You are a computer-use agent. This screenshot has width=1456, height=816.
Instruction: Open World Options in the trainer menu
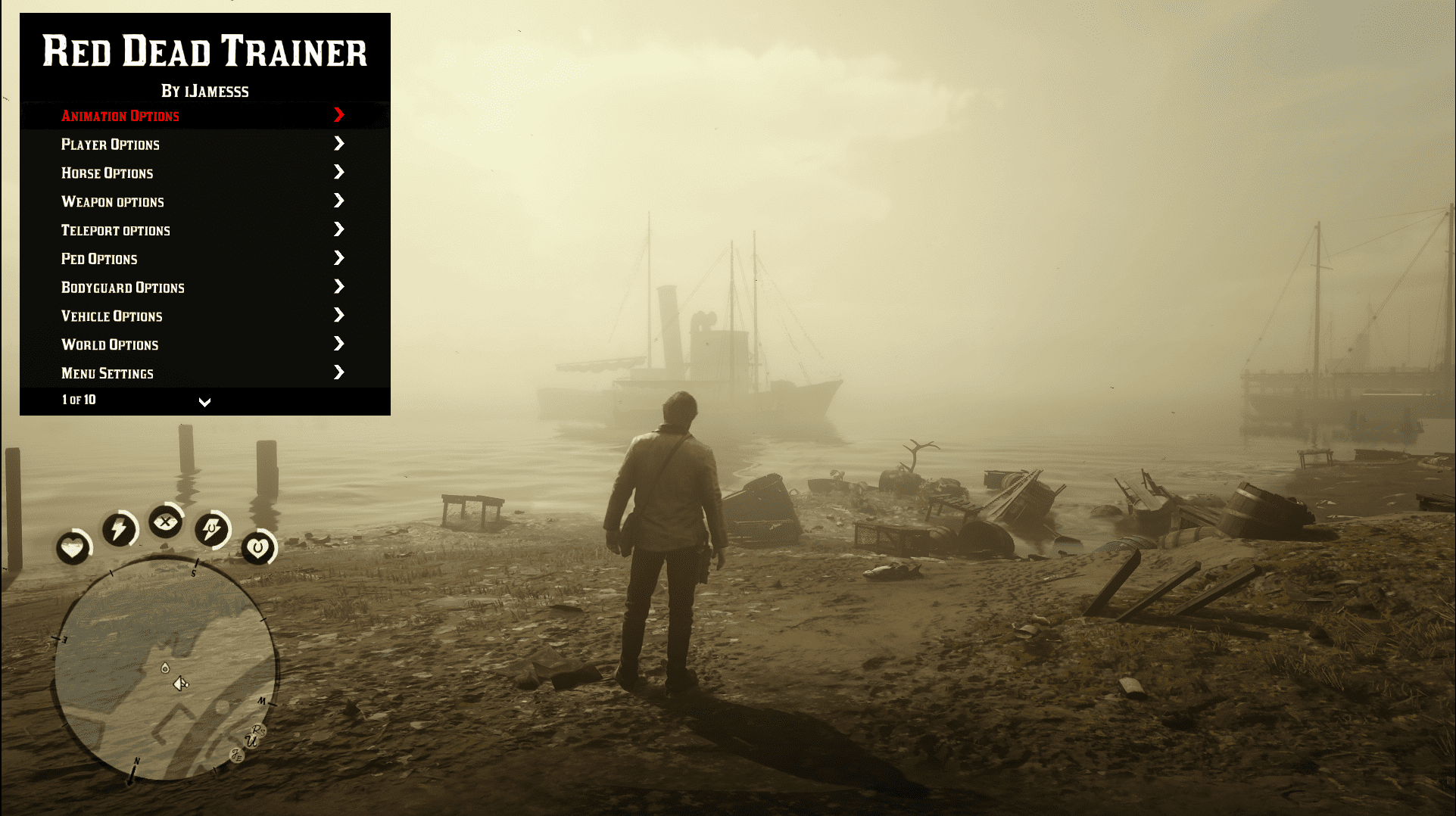110,344
